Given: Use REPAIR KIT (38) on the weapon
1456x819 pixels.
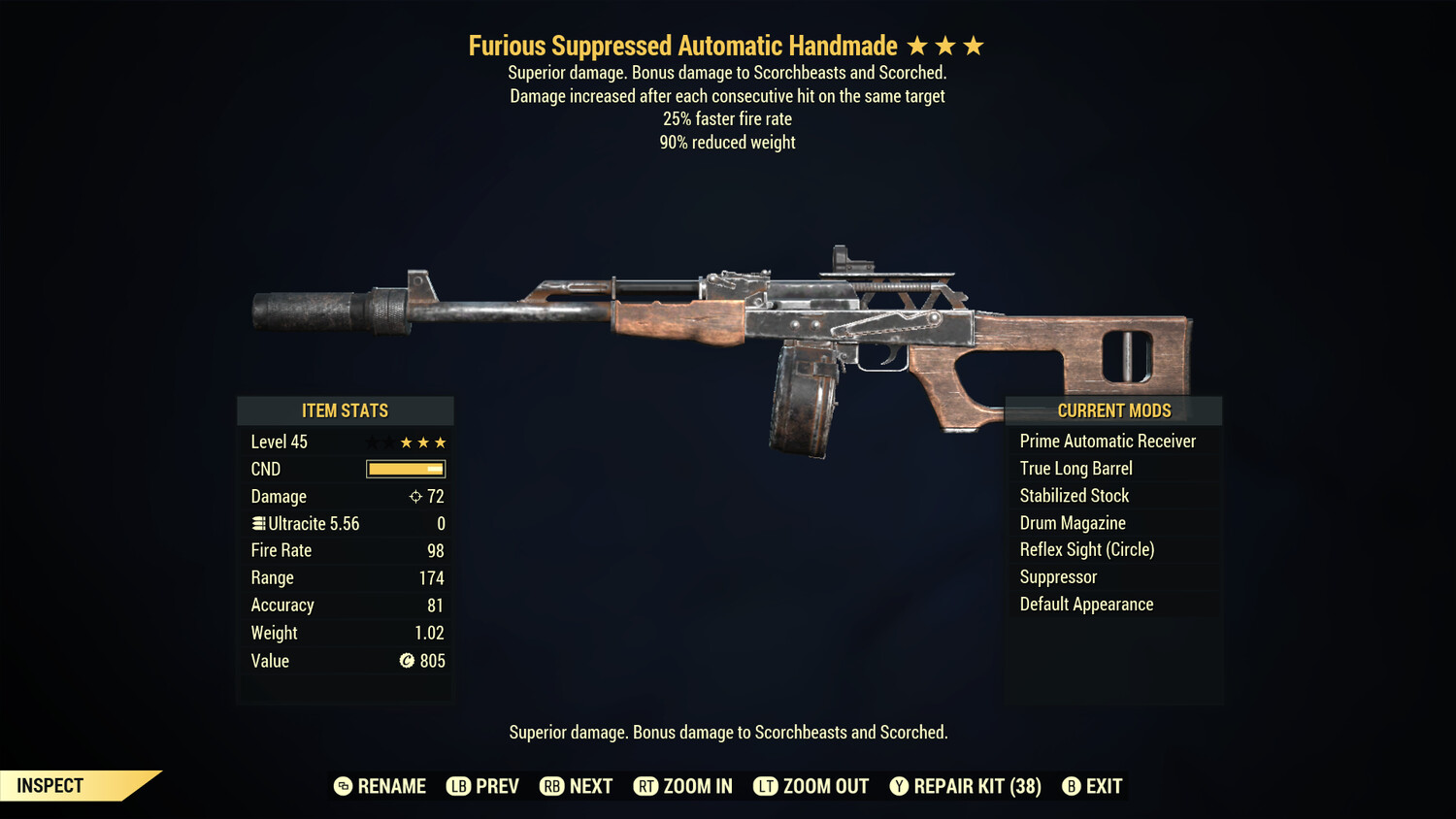Looking at the screenshot, I should [966, 786].
